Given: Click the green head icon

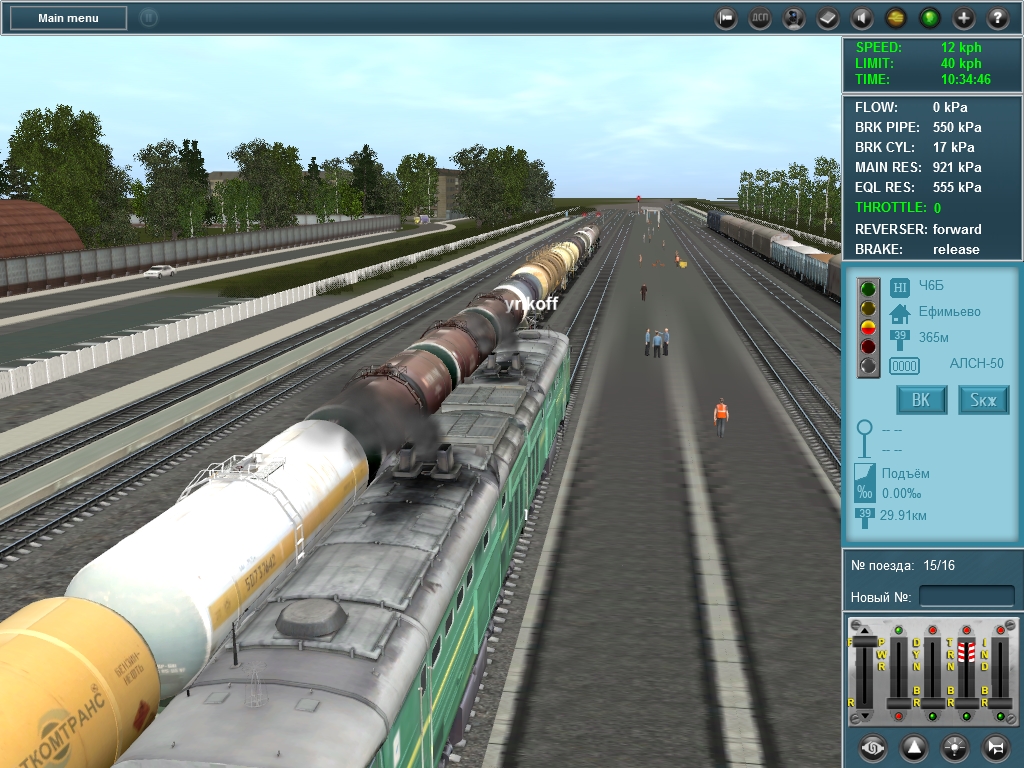Looking at the screenshot, I should [929, 18].
